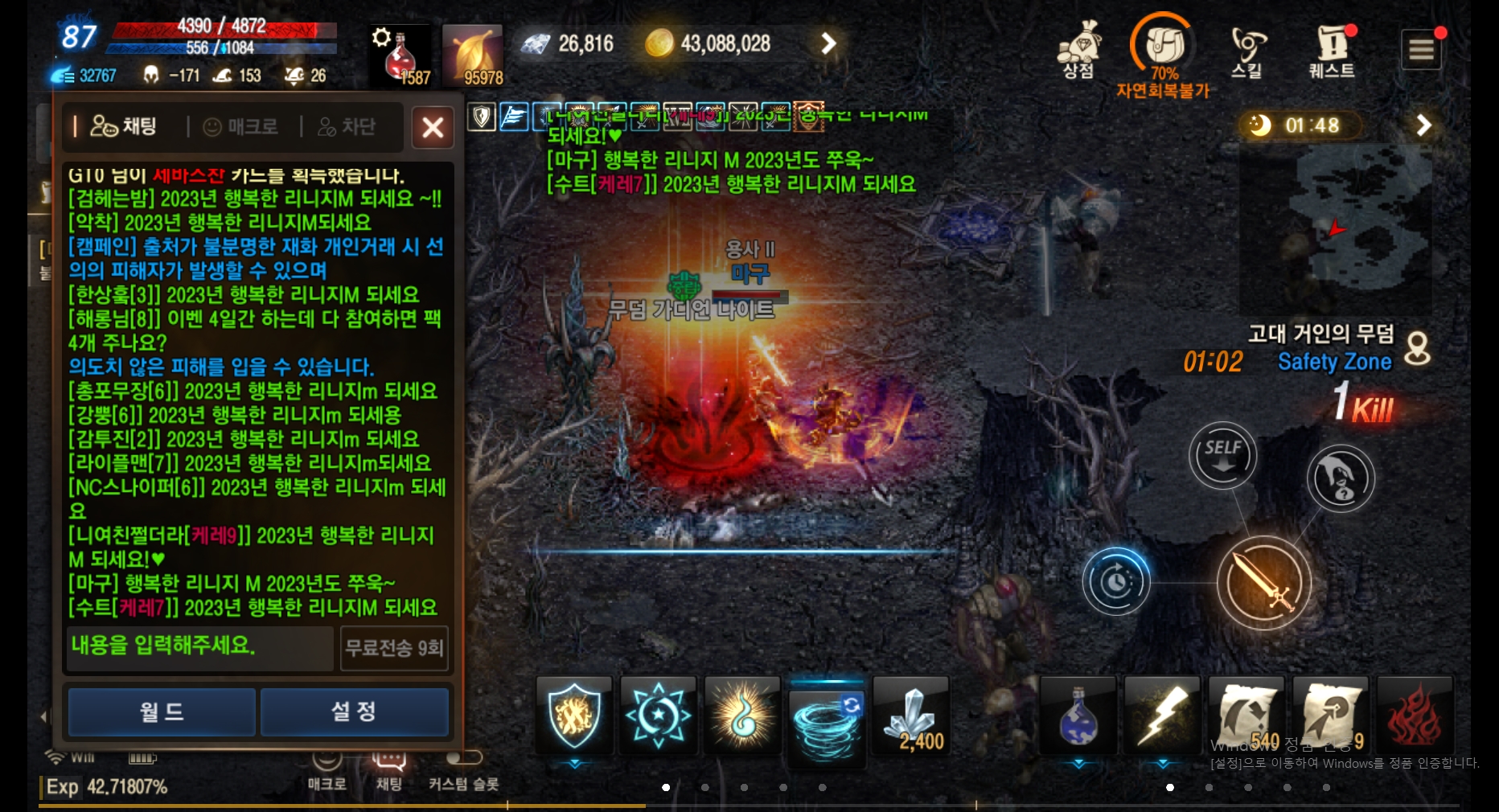Use the blue potion in the quickslot
The width and height of the screenshot is (1499, 812).
point(1078,716)
